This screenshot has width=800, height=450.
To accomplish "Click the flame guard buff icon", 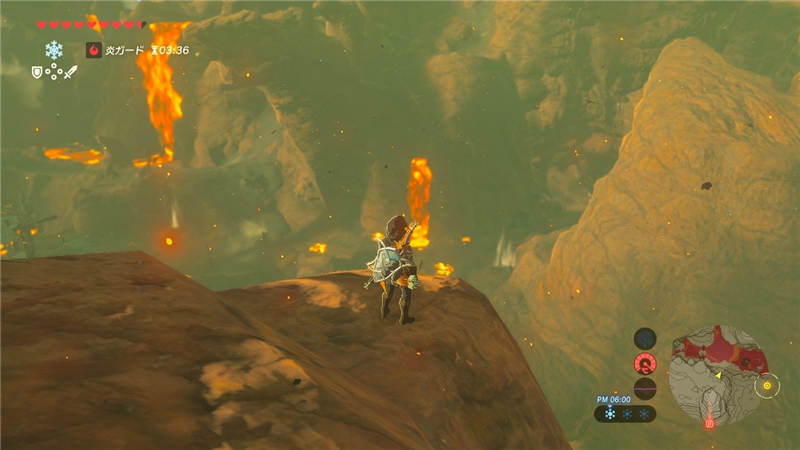I will [94, 50].
